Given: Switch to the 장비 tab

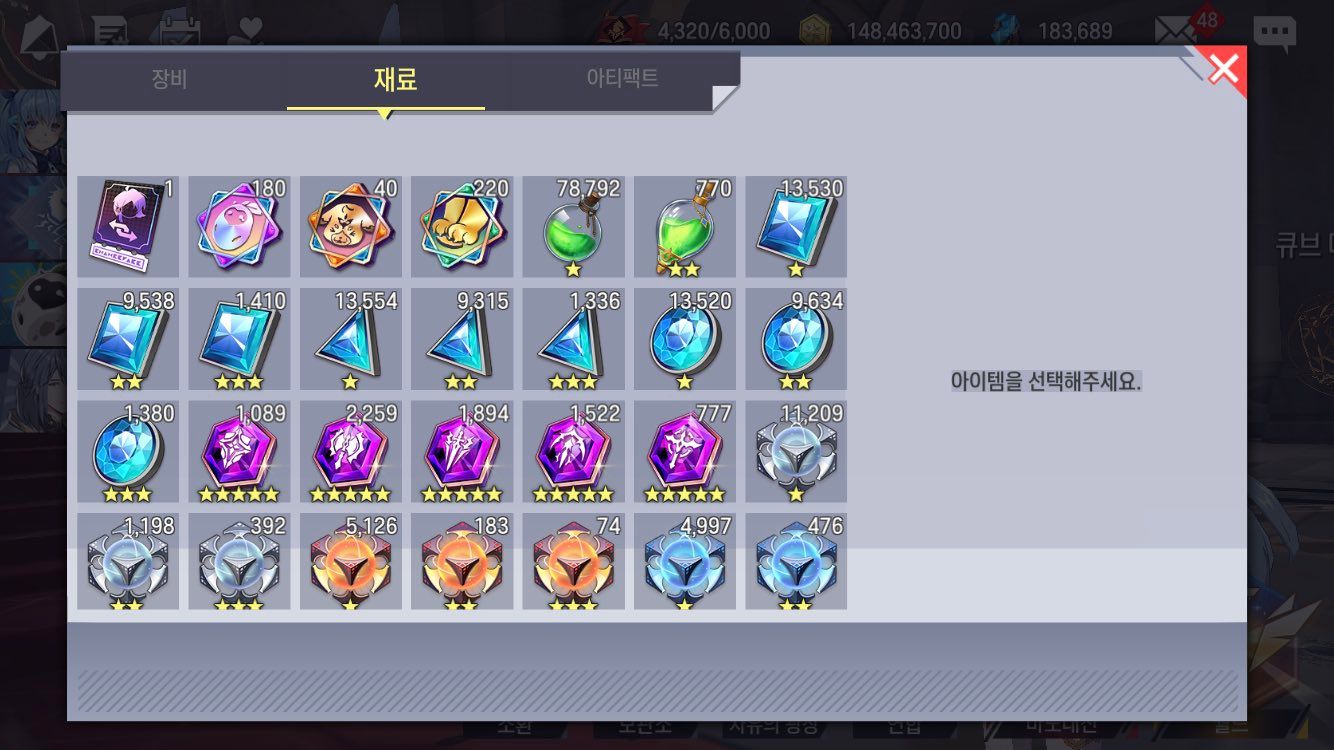Looking at the screenshot, I should point(170,79).
